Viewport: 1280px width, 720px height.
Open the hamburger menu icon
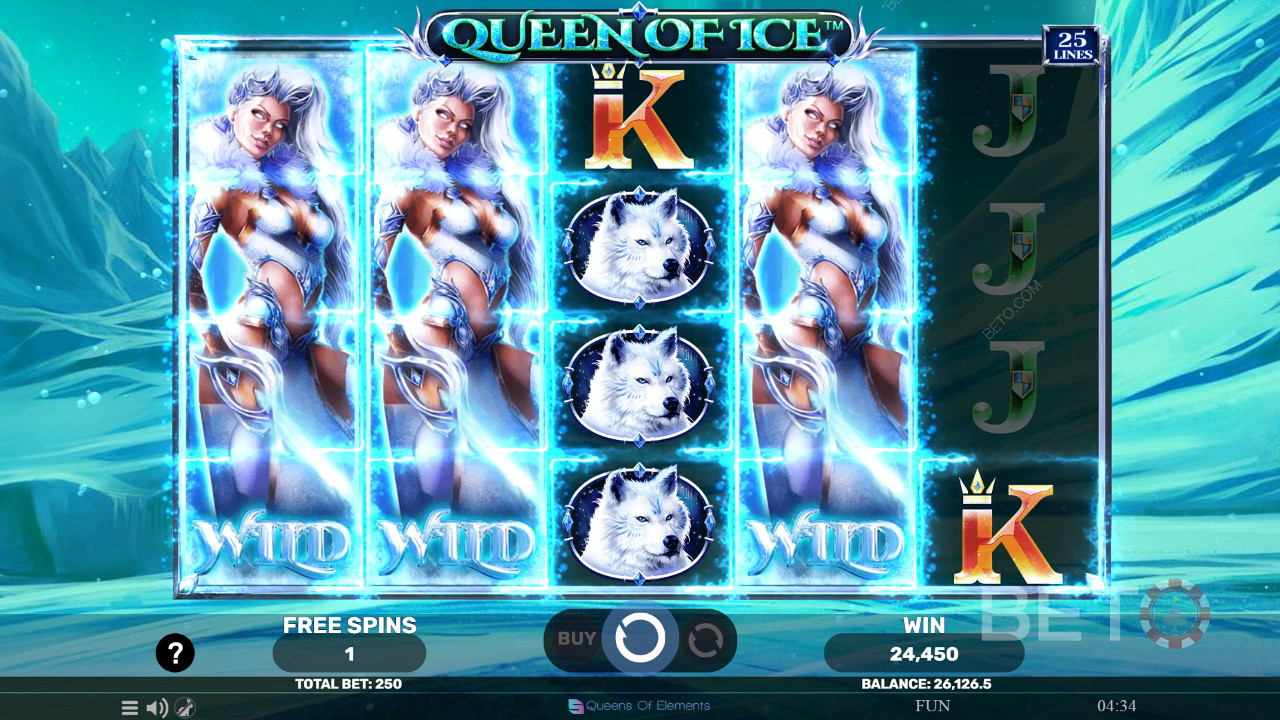pos(130,708)
